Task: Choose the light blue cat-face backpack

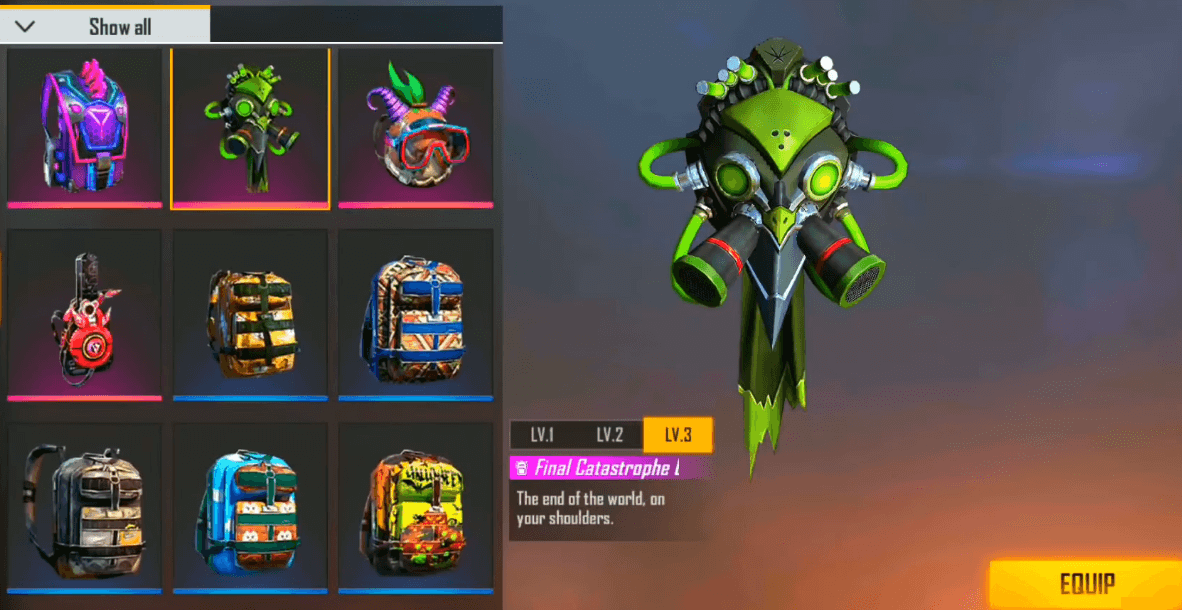Action: click(x=250, y=506)
